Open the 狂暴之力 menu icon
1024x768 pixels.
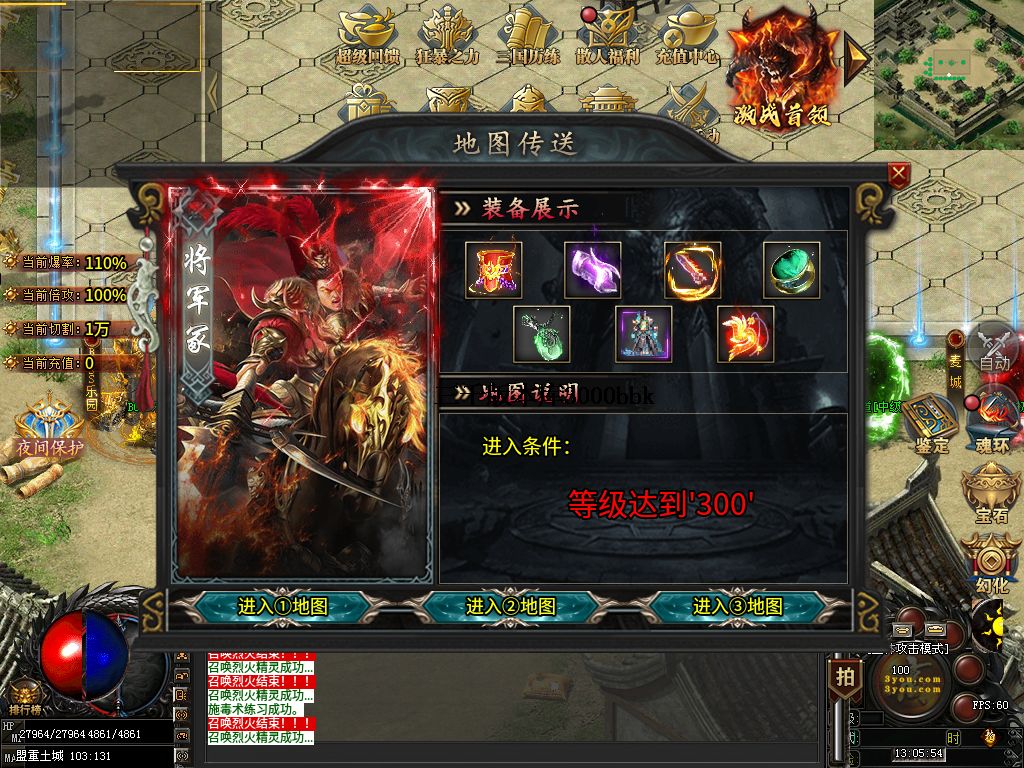(448, 36)
